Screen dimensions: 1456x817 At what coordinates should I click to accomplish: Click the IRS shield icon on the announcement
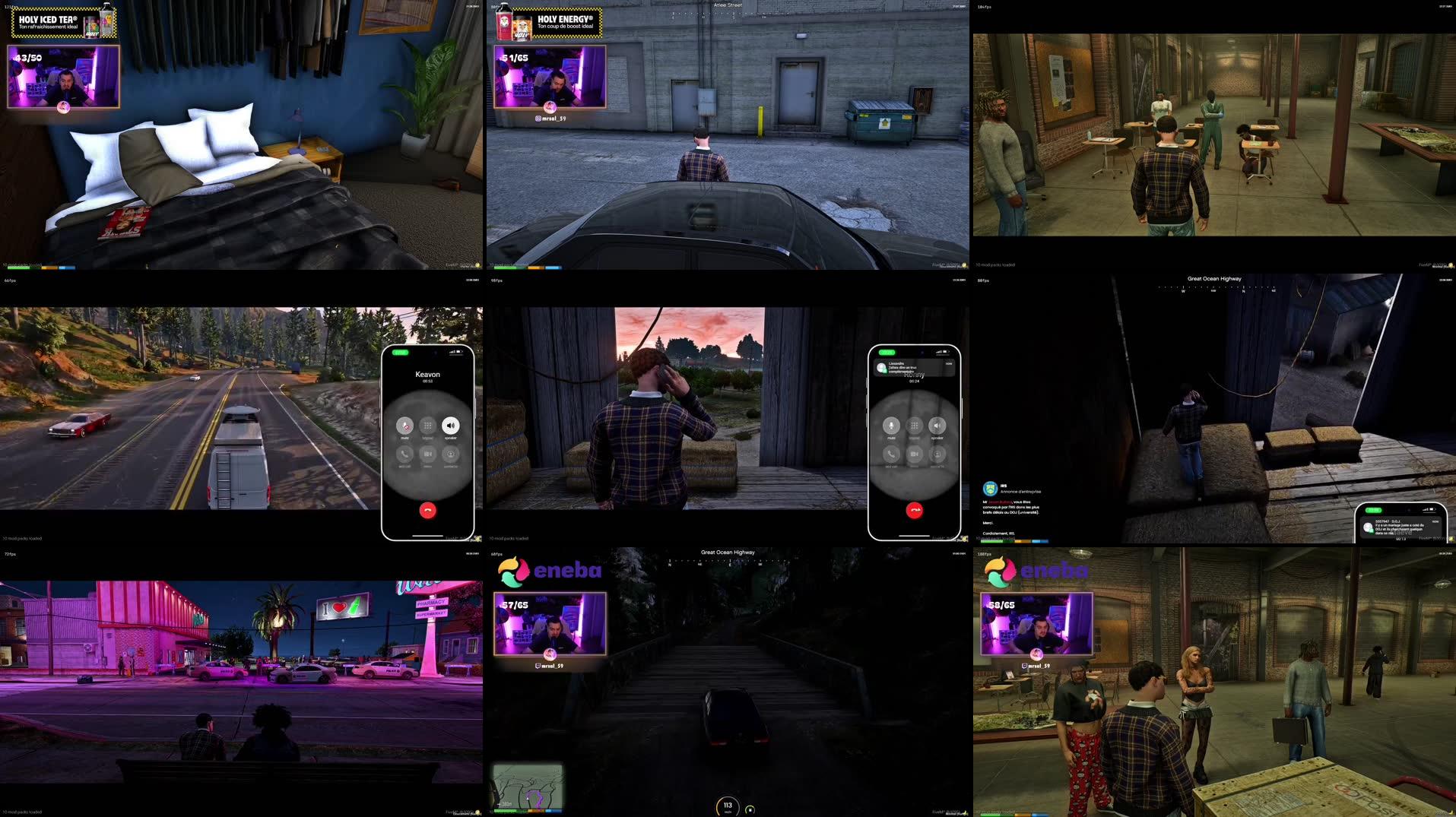point(992,490)
